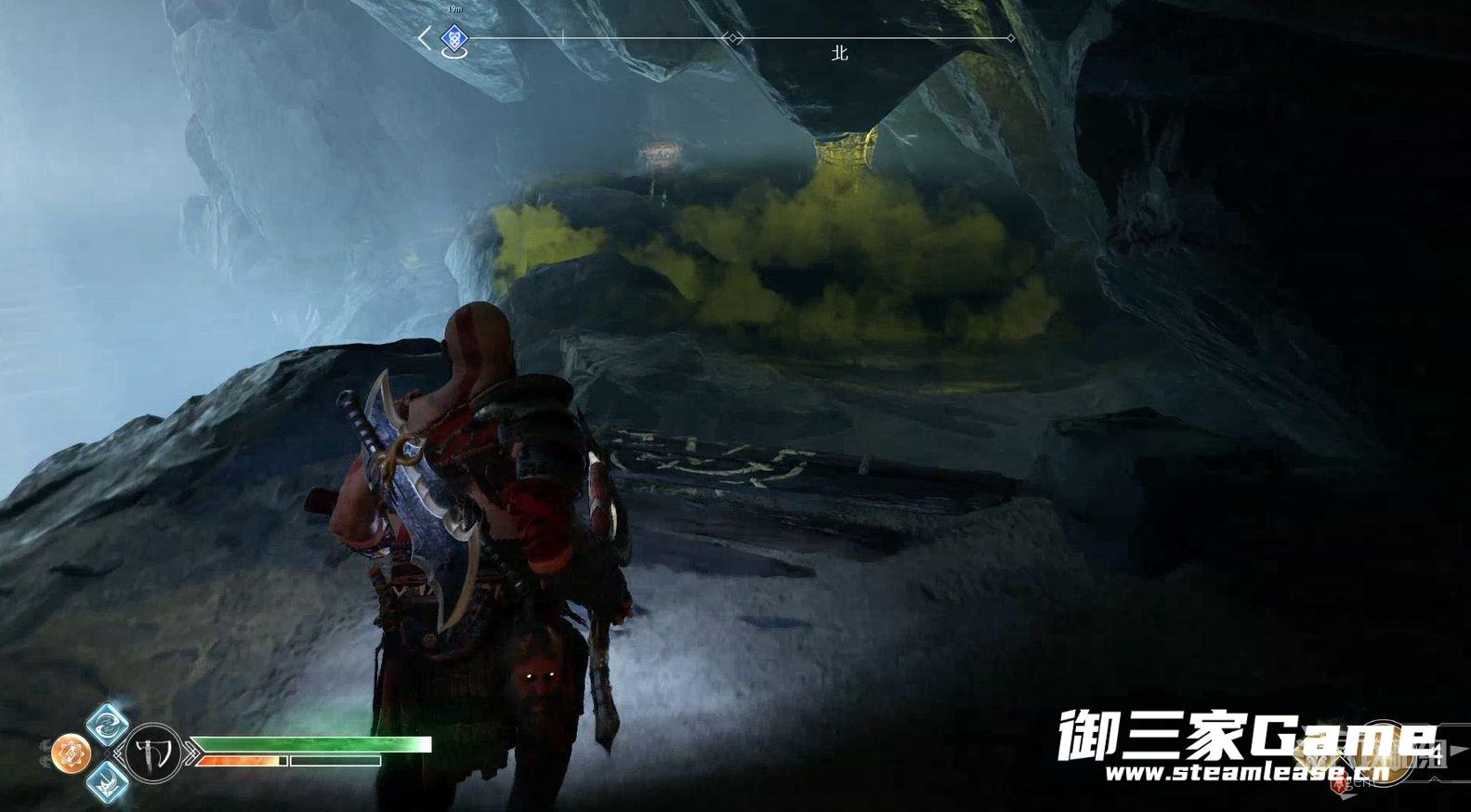Click the orange talisman ability icon
Viewport: 1471px width, 812px height.
point(72,753)
